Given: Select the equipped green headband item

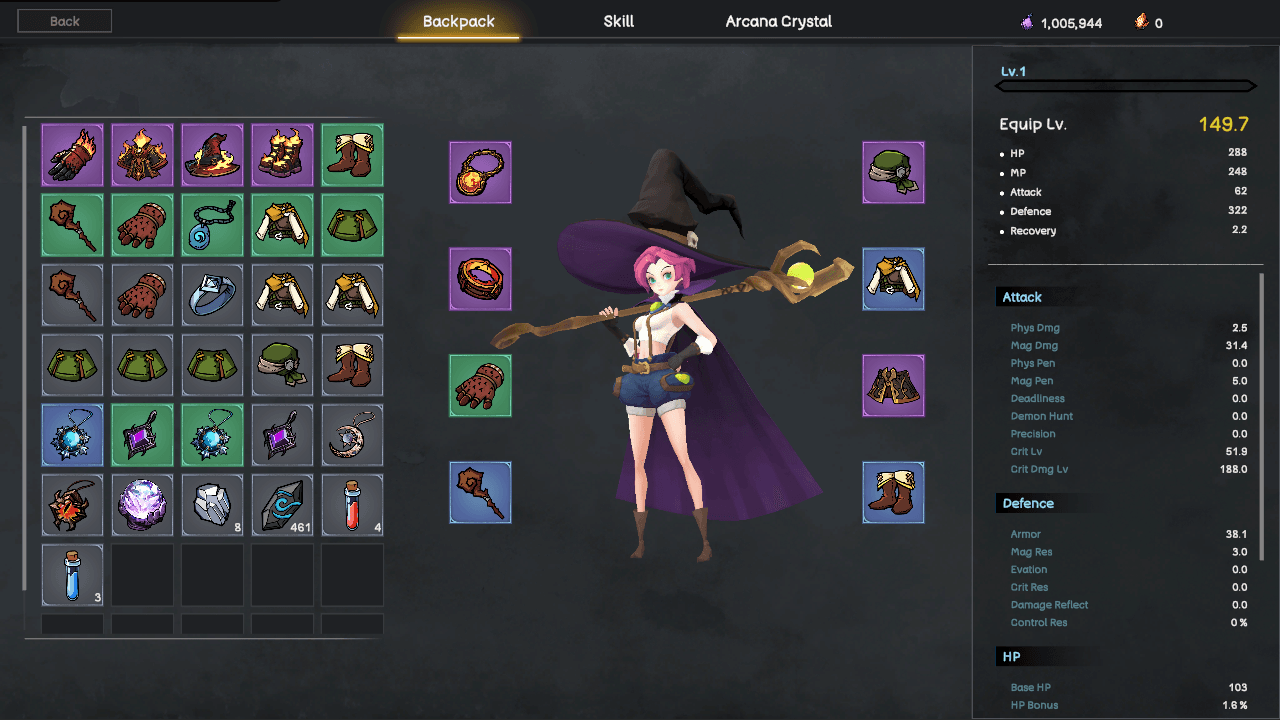Looking at the screenshot, I should click(893, 172).
